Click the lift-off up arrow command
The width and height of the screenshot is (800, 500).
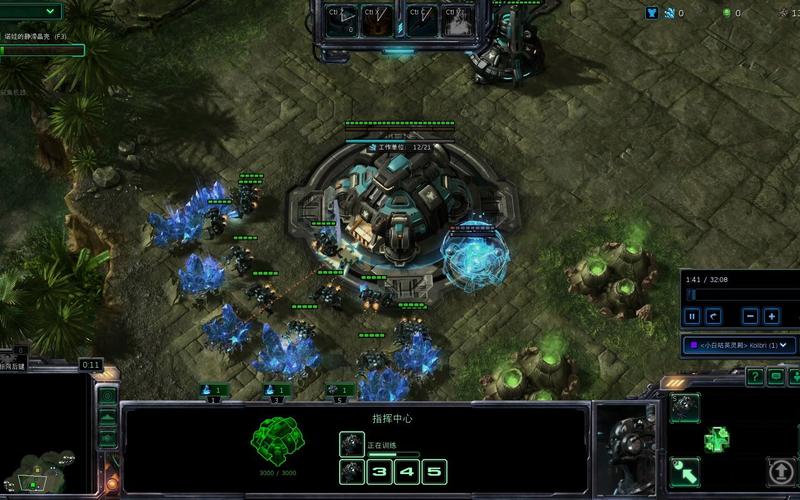(x=780, y=470)
